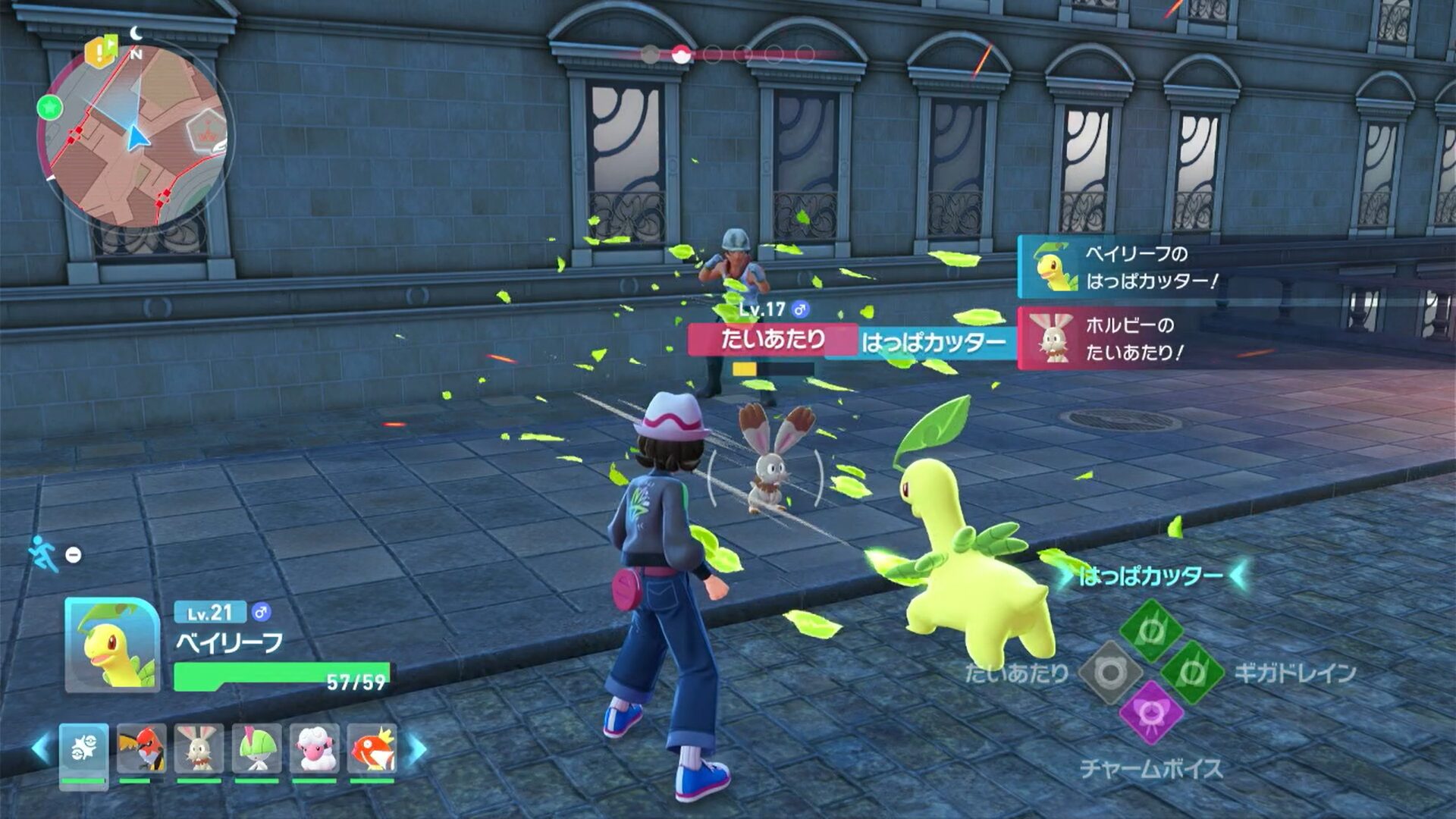
Task: Use the はっぱカッター move diamond
Action: click(x=1151, y=631)
